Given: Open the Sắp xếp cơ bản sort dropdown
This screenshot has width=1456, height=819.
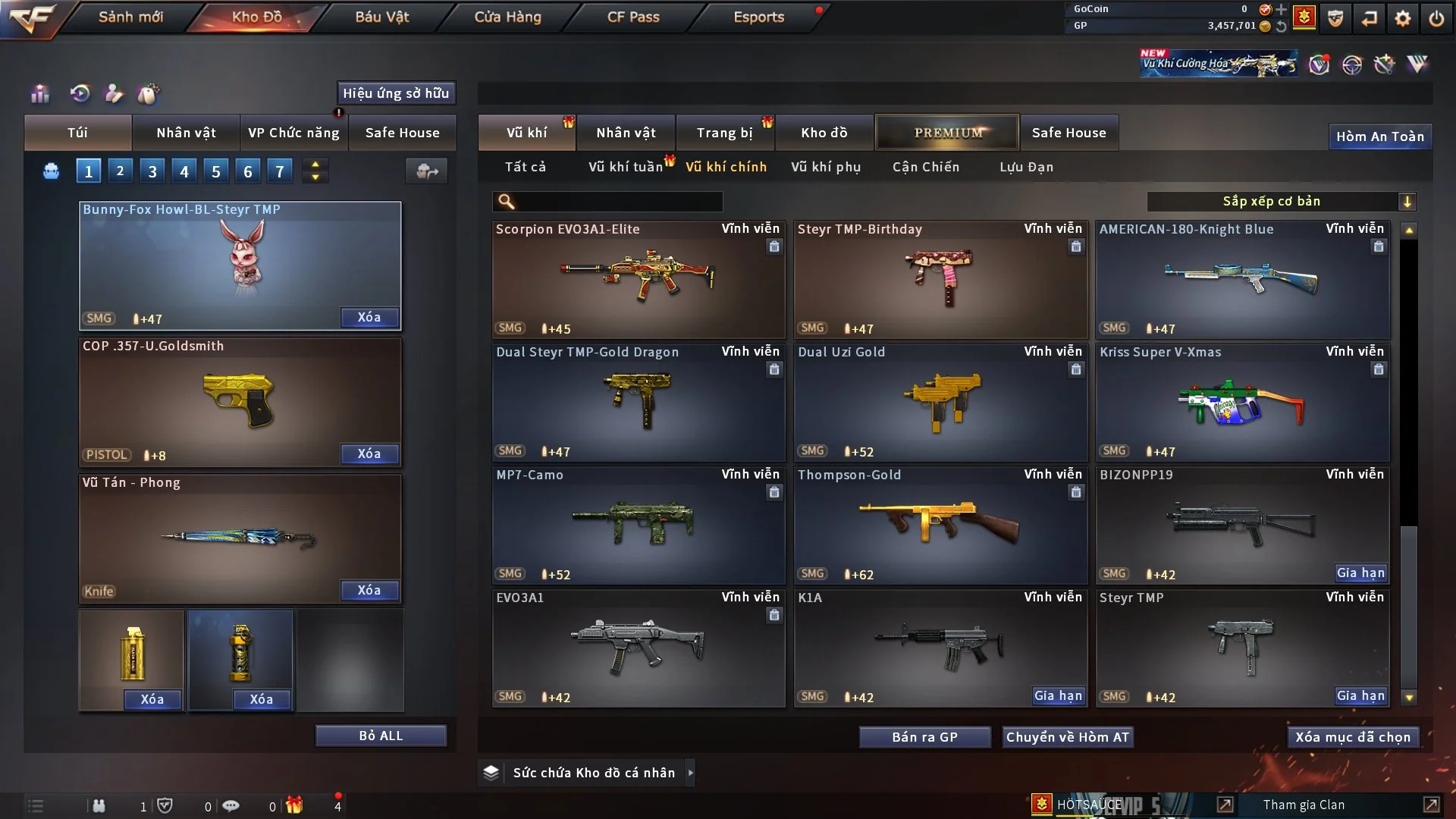Looking at the screenshot, I should [x=1280, y=201].
